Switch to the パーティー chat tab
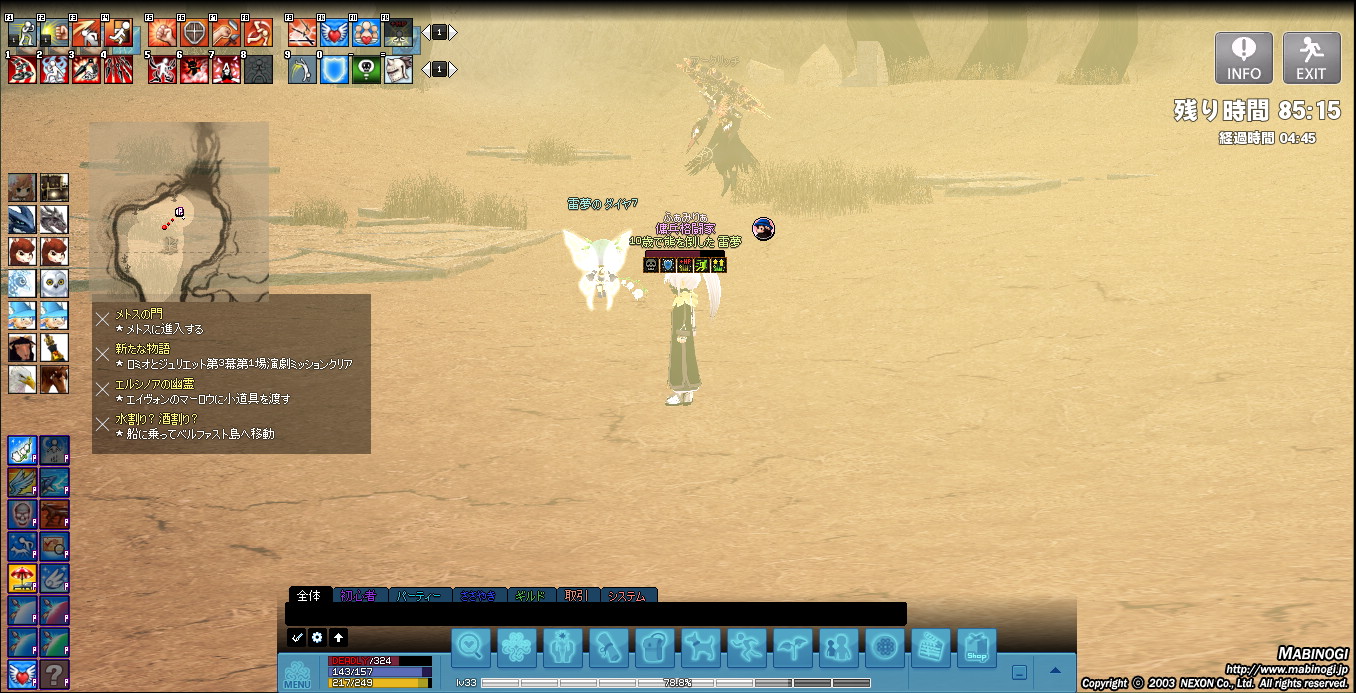 coord(419,596)
